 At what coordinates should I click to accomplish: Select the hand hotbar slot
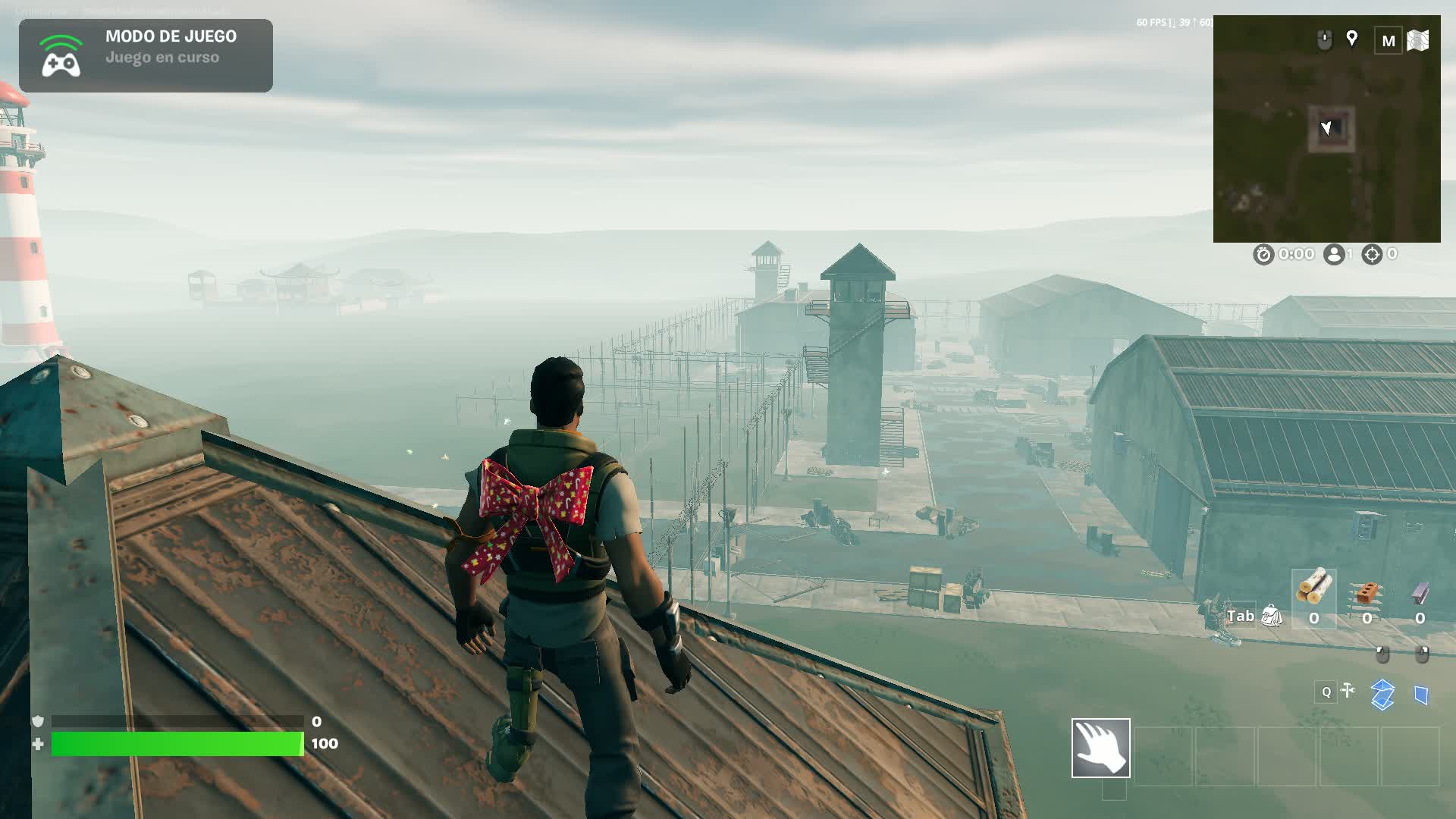click(x=1100, y=748)
